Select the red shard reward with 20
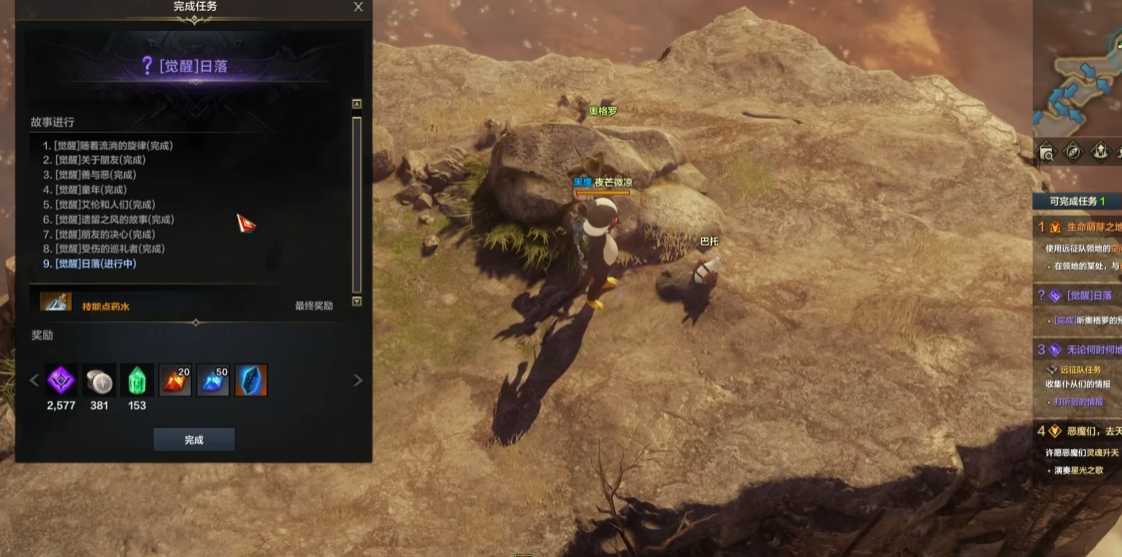The image size is (1122, 557). tap(176, 380)
